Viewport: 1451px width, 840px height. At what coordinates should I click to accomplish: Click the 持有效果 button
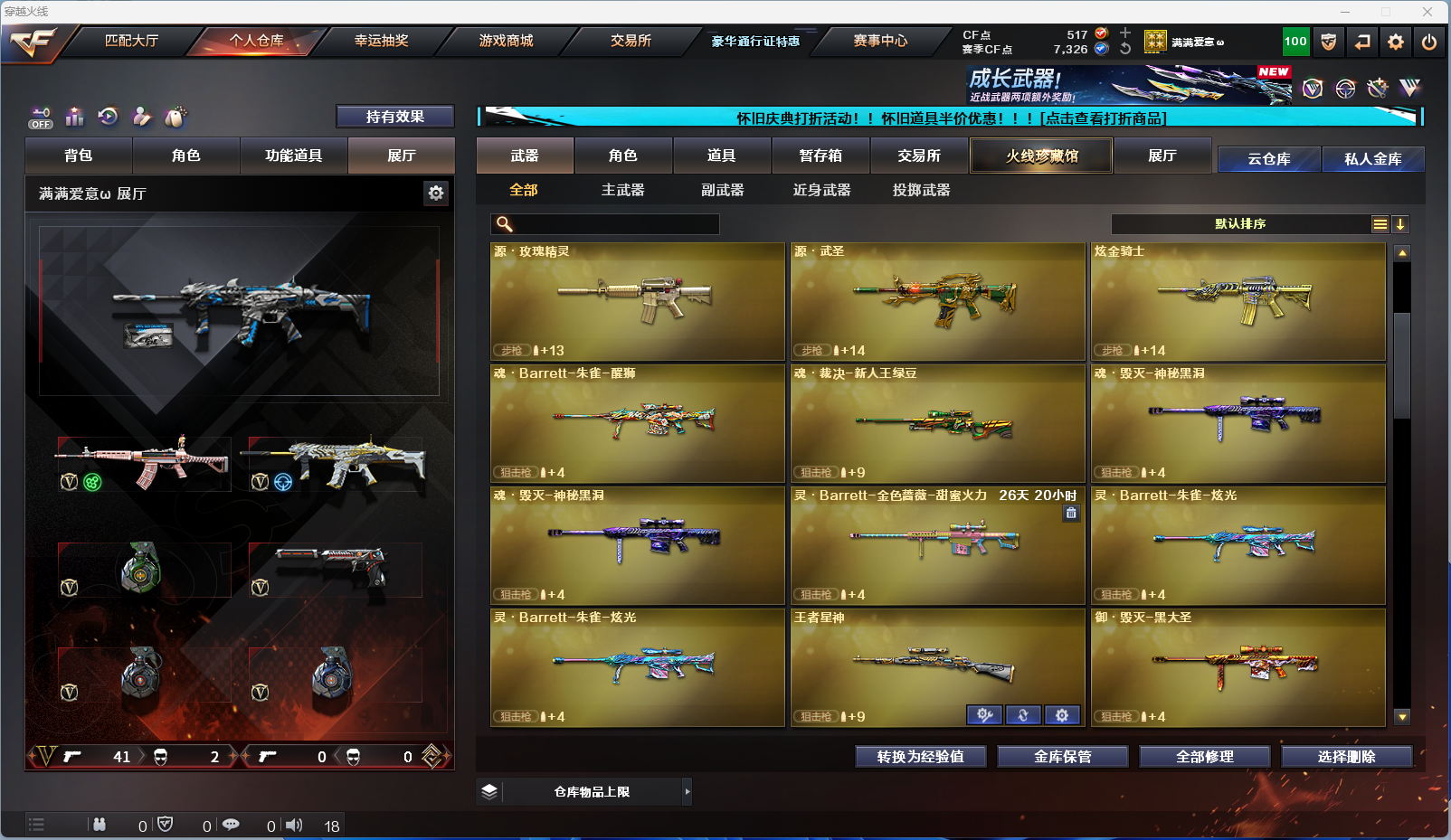[394, 117]
